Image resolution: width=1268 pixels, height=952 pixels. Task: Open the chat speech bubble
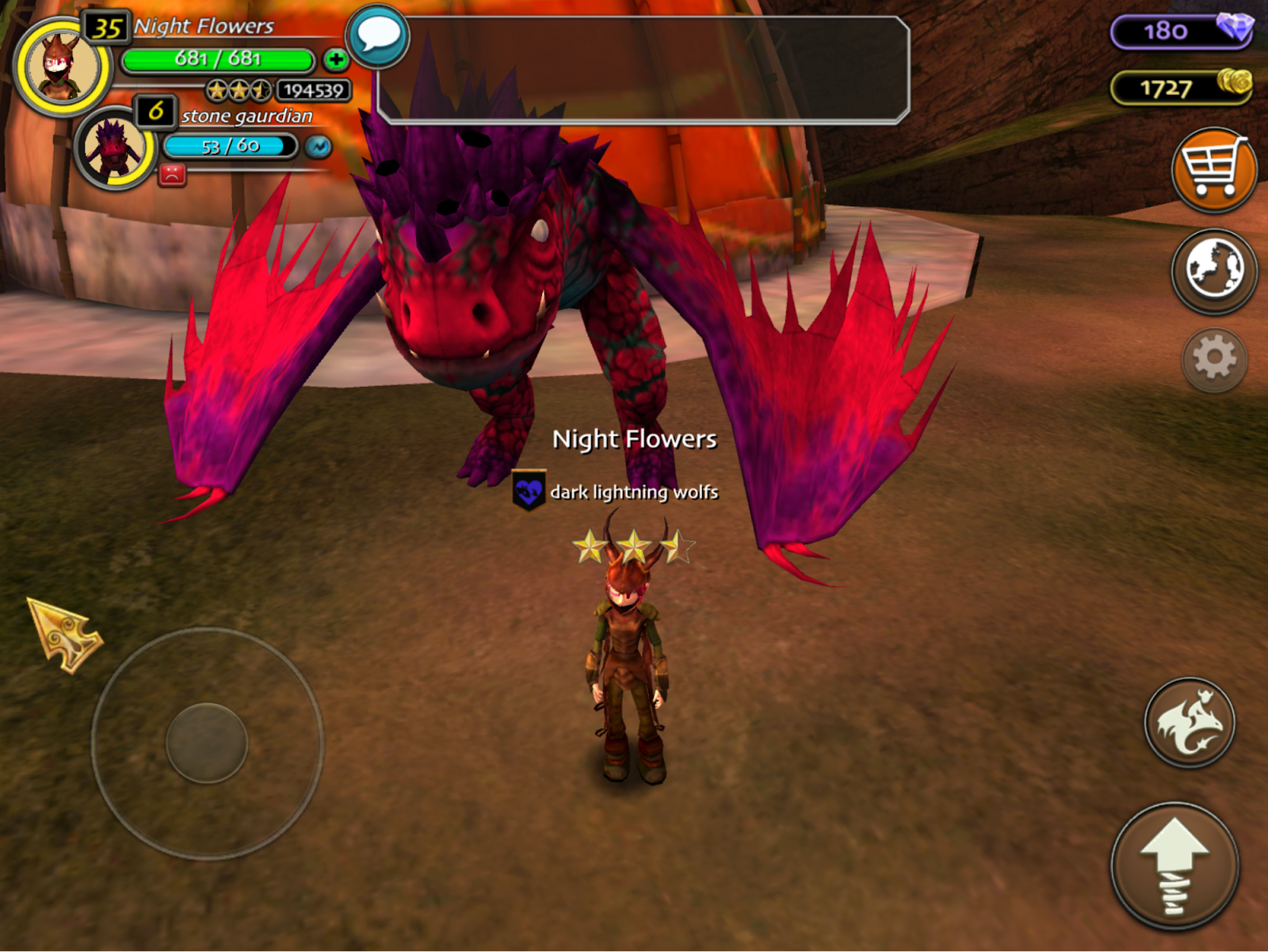coord(378,36)
